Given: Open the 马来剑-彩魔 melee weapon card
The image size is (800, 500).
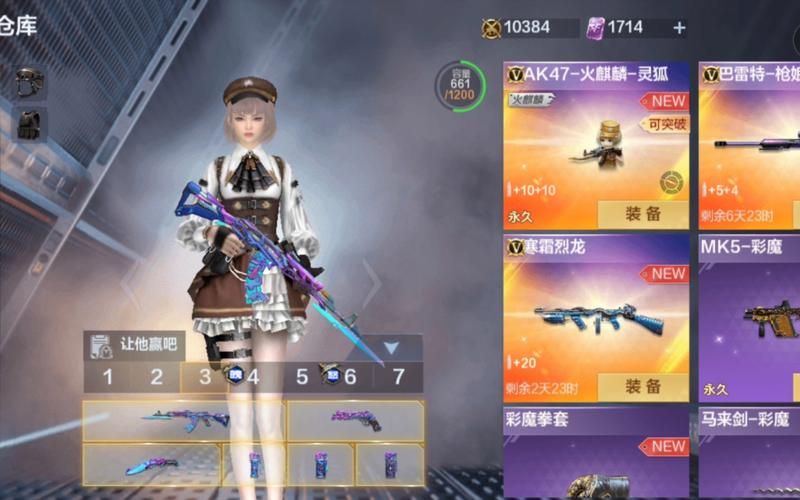Looking at the screenshot, I should coord(748,455).
